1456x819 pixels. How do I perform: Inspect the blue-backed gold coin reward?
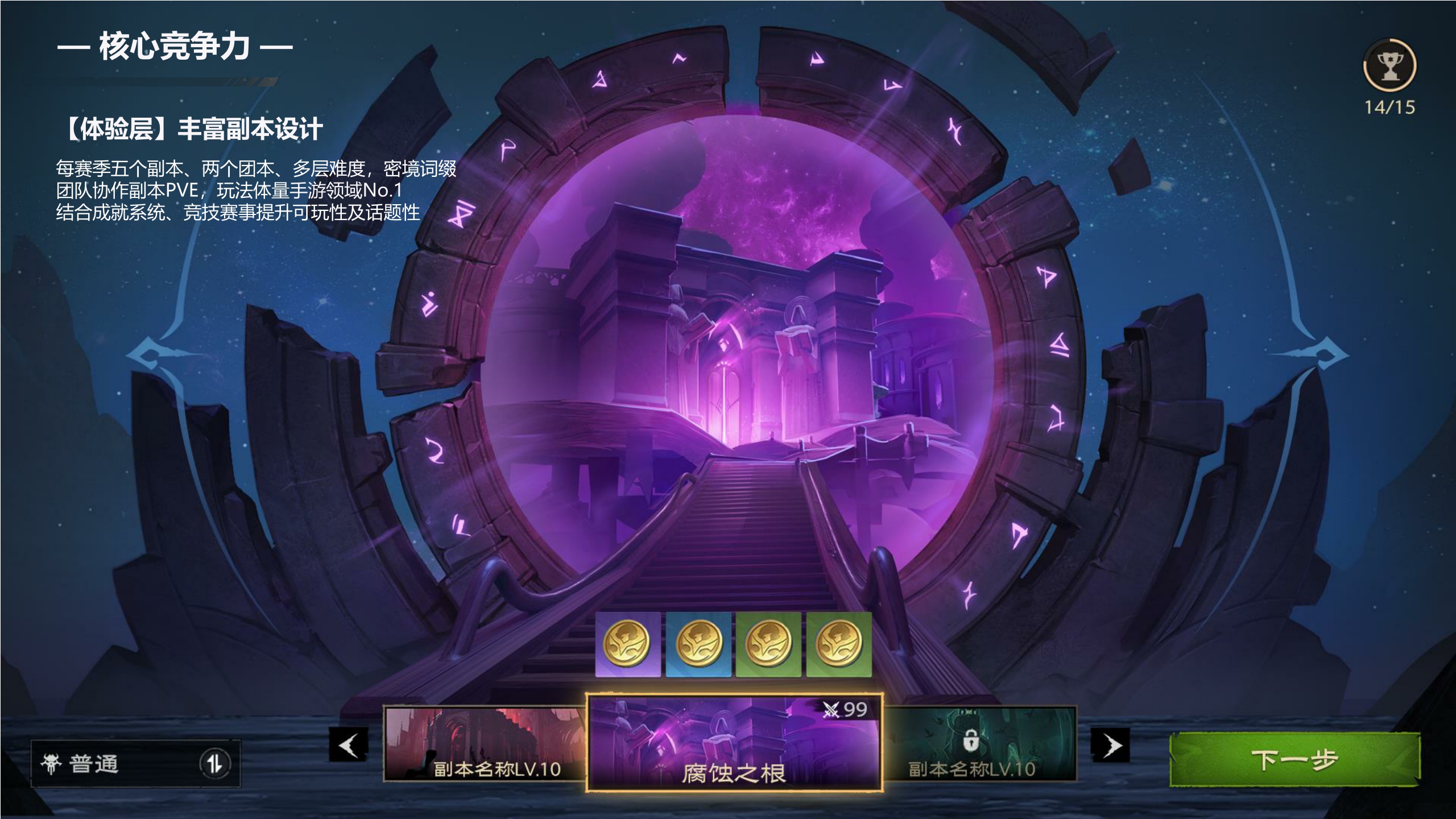click(x=698, y=644)
